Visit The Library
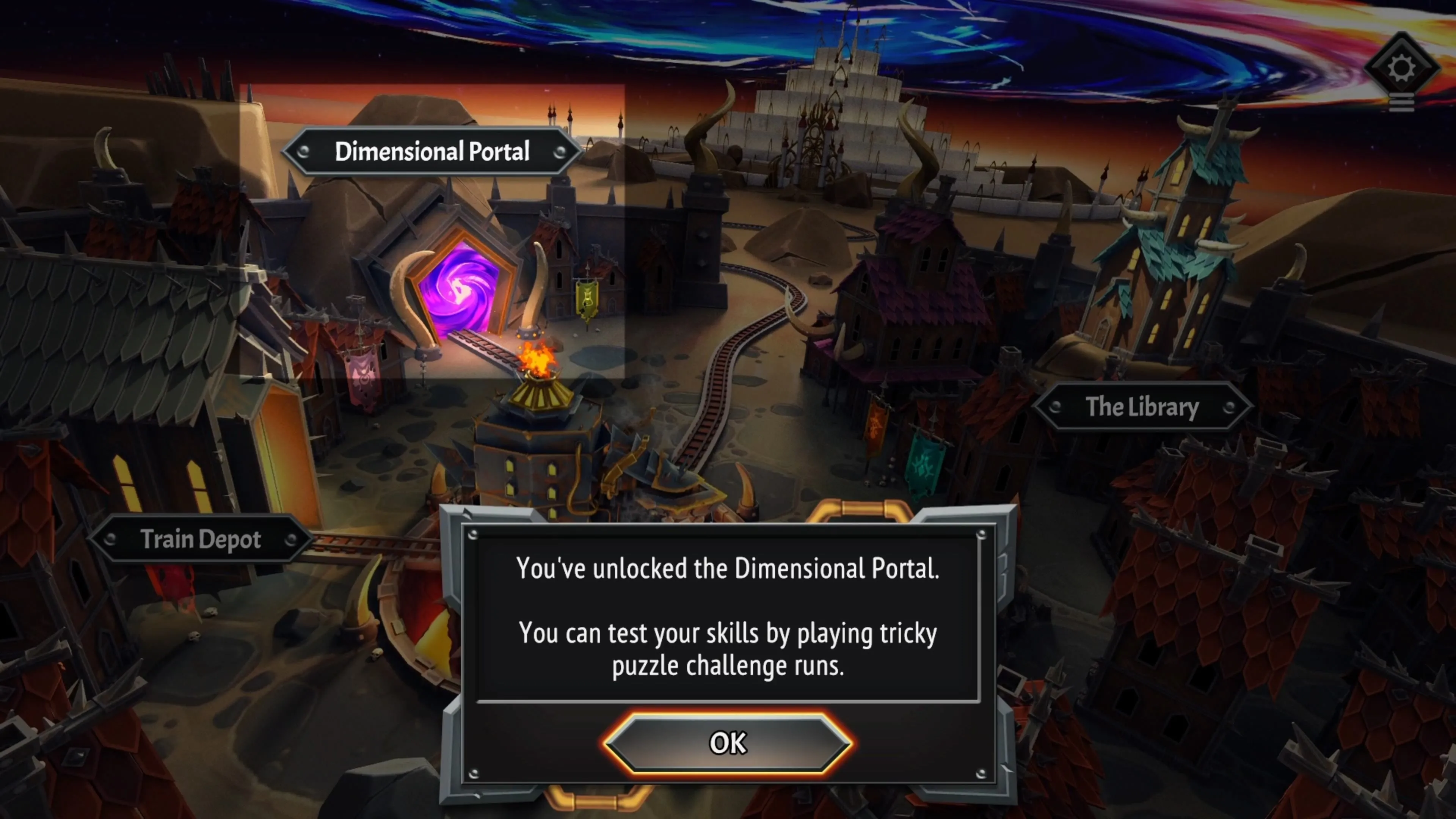This screenshot has height=819, width=1456. pos(1142,407)
